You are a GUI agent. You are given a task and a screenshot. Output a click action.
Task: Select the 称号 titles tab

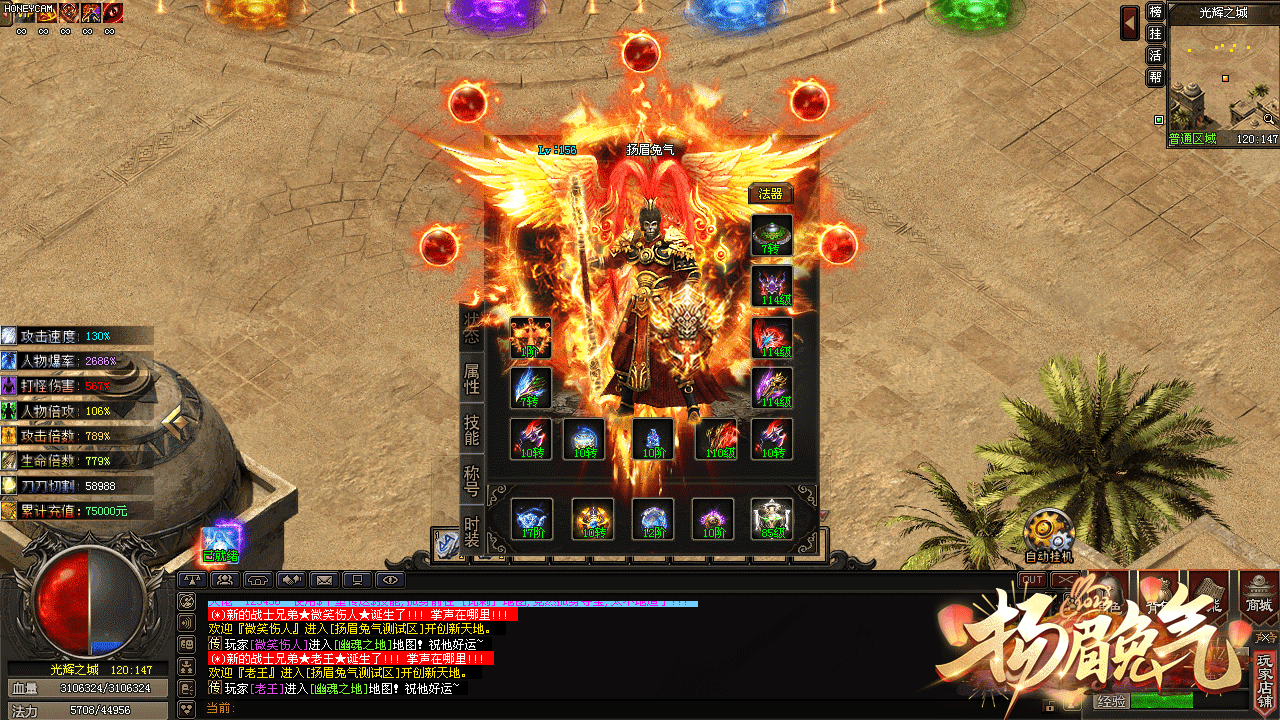tap(472, 480)
